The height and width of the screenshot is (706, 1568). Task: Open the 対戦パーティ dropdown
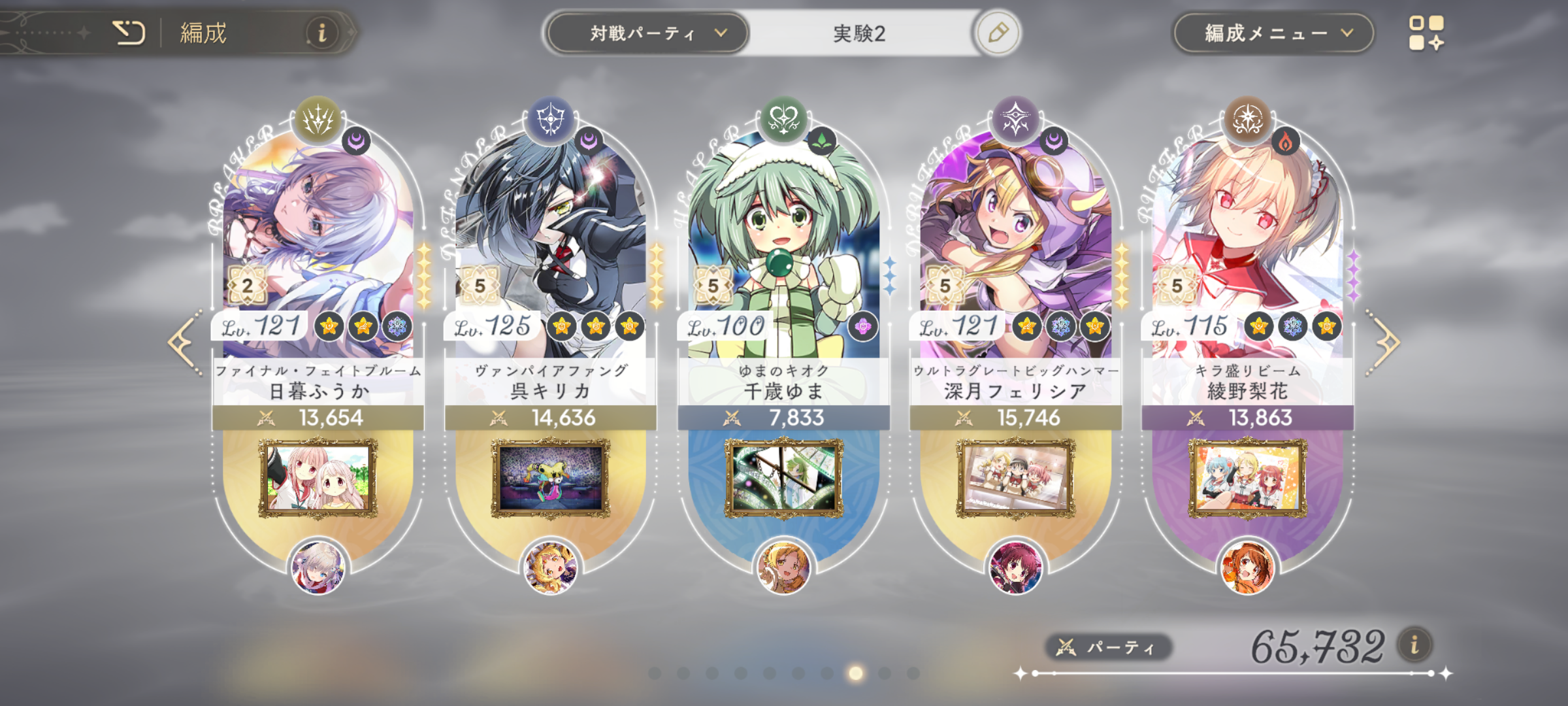647,33
